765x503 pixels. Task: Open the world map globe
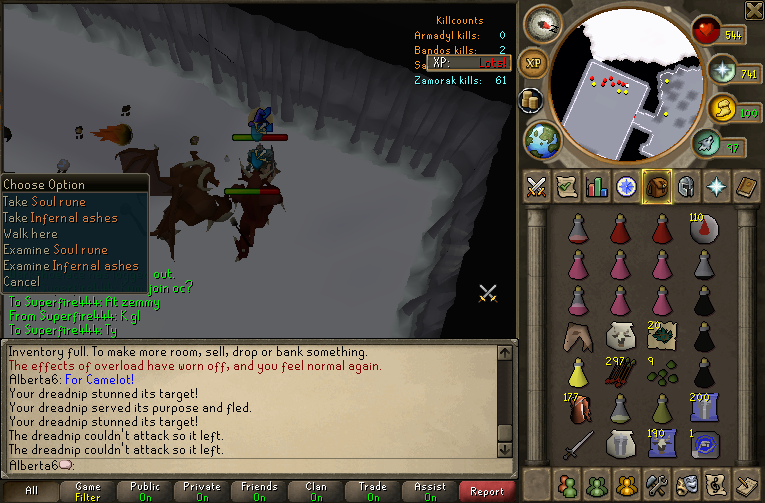tap(542, 138)
